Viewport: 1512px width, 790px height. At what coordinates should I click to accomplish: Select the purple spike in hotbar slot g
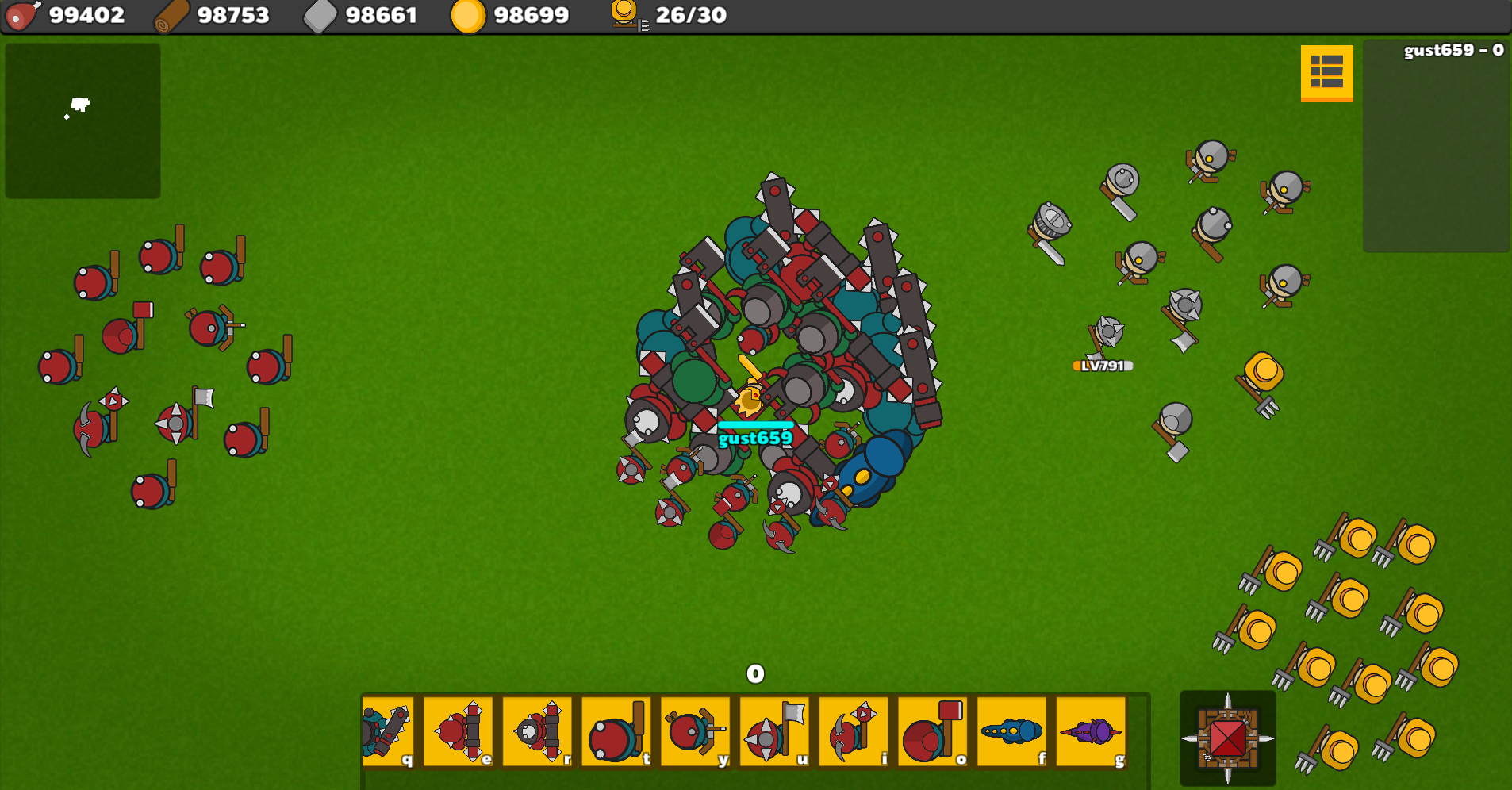point(1091,730)
